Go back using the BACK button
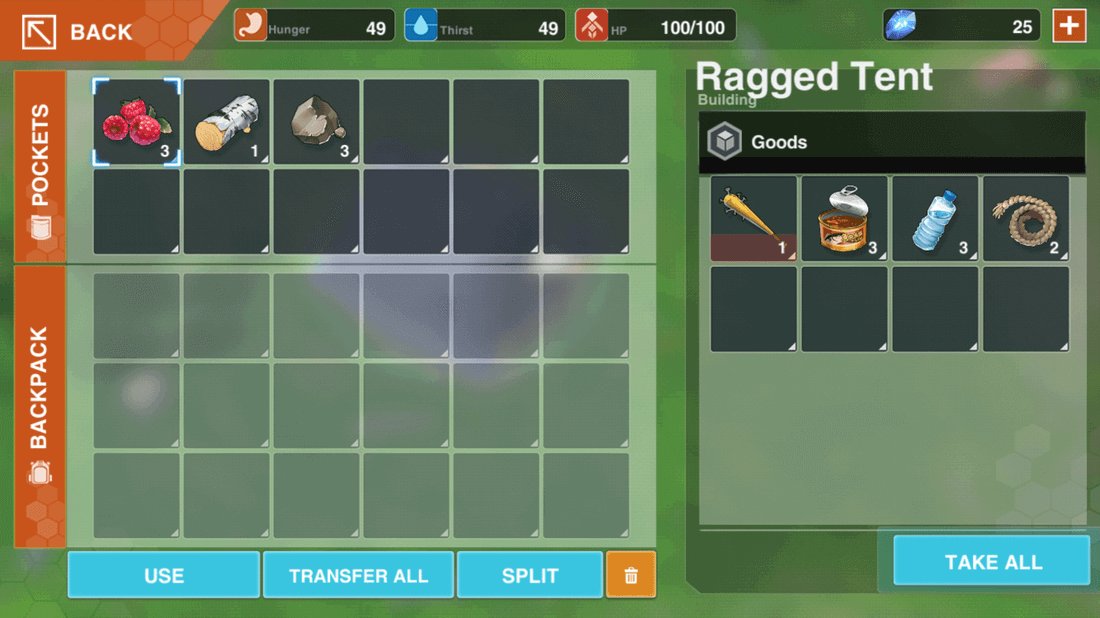The width and height of the screenshot is (1100, 618). tap(82, 31)
